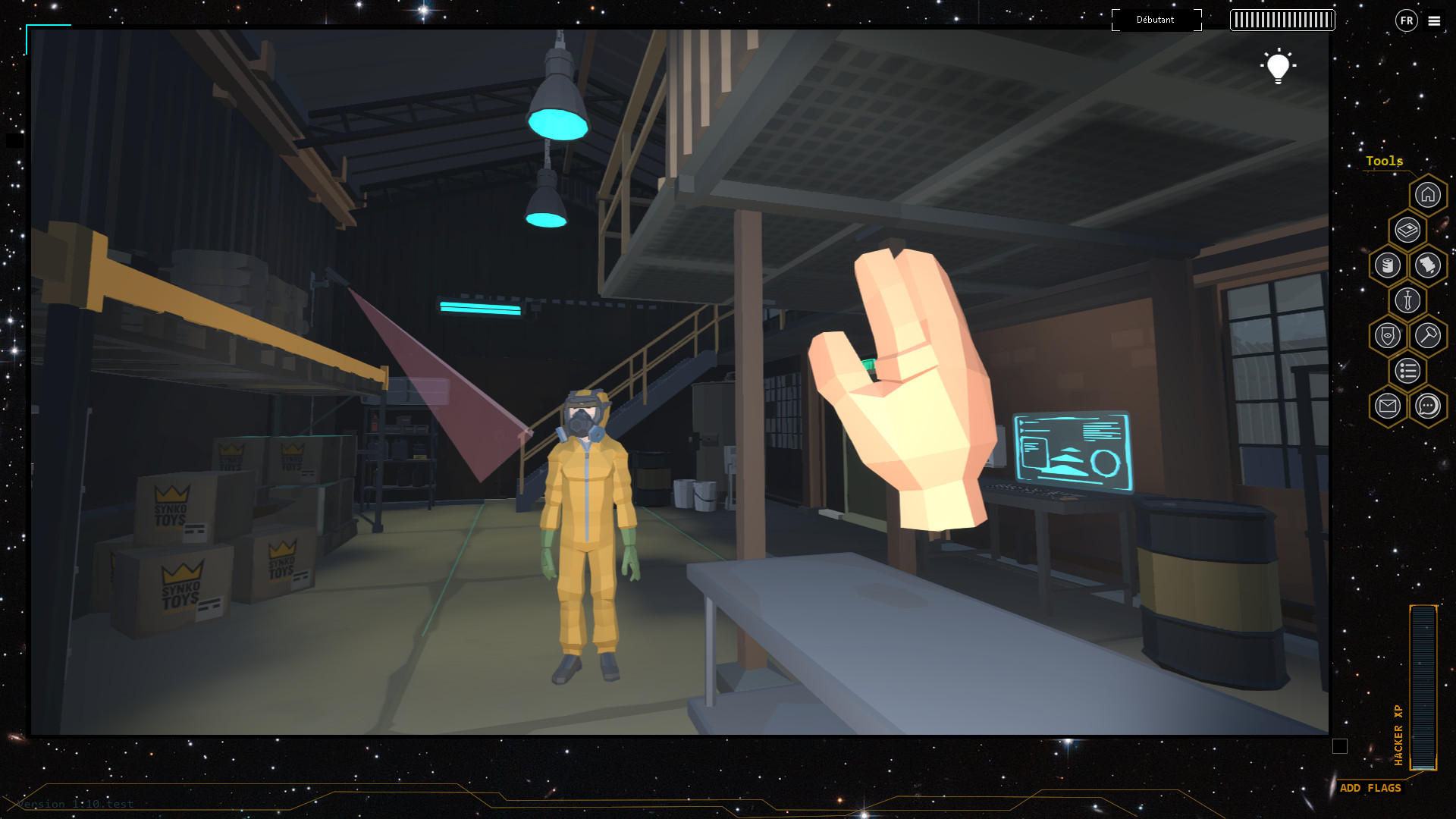
Task: Open the Débutant difficulty selector
Action: [1156, 20]
